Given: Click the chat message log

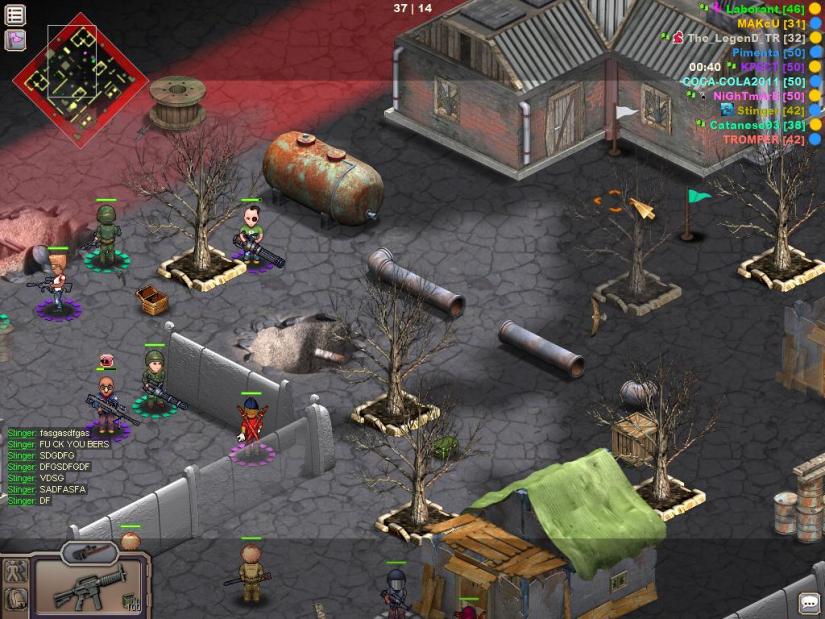Looking at the screenshot, I should pyautogui.click(x=50, y=467).
